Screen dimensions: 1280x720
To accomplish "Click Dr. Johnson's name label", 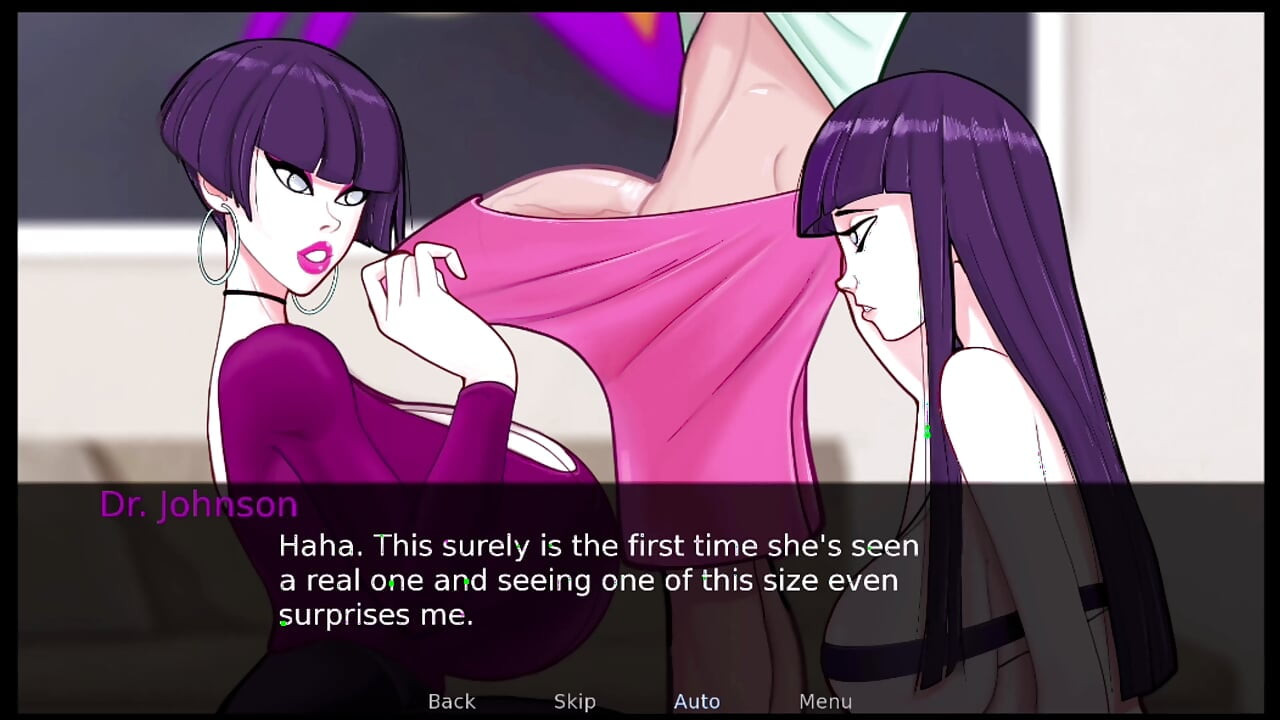I will 198,505.
